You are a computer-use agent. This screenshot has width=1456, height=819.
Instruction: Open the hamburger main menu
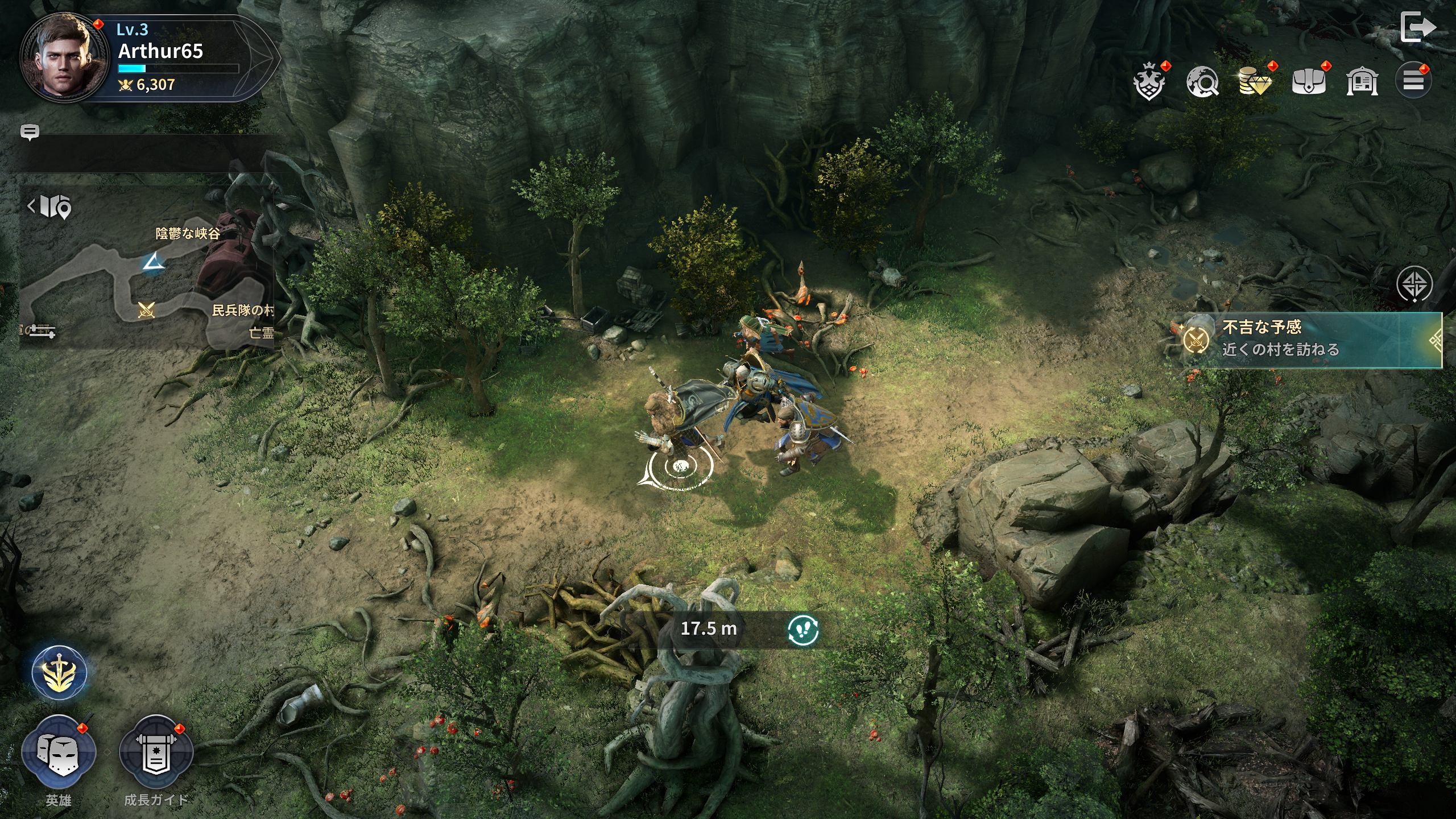(1413, 81)
